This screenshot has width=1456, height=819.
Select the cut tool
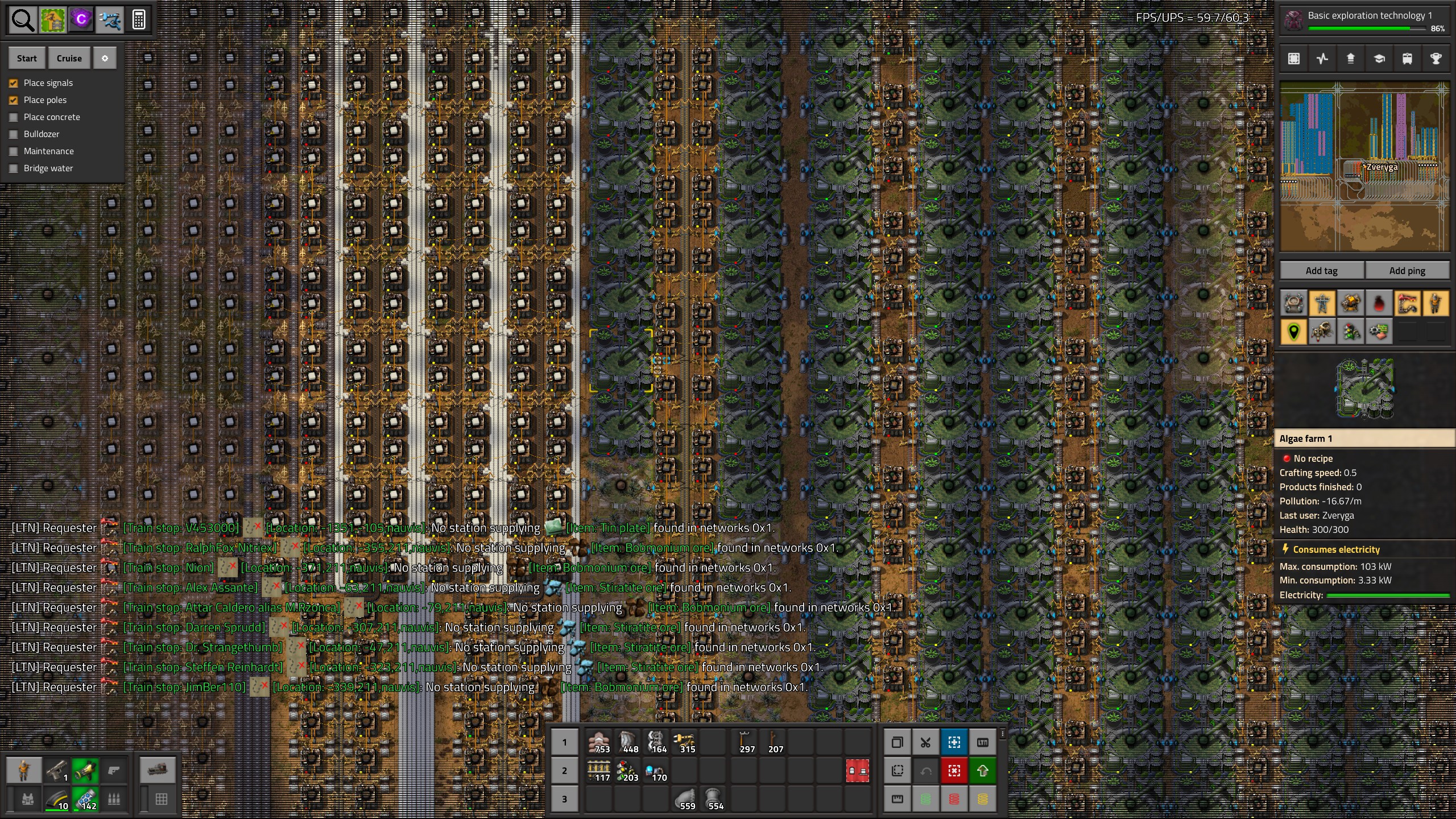926,742
